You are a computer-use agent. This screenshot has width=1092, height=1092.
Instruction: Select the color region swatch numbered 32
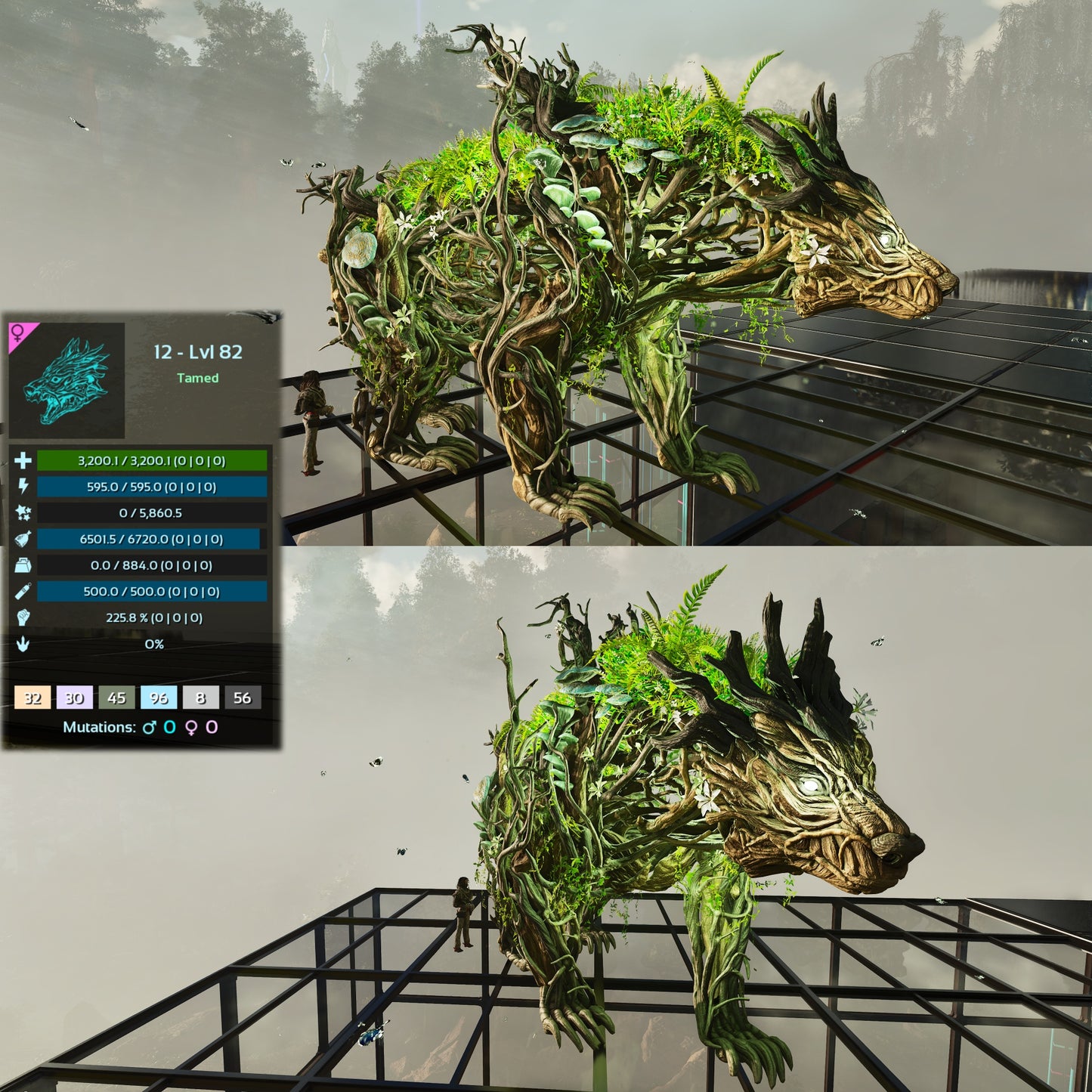tap(32, 698)
